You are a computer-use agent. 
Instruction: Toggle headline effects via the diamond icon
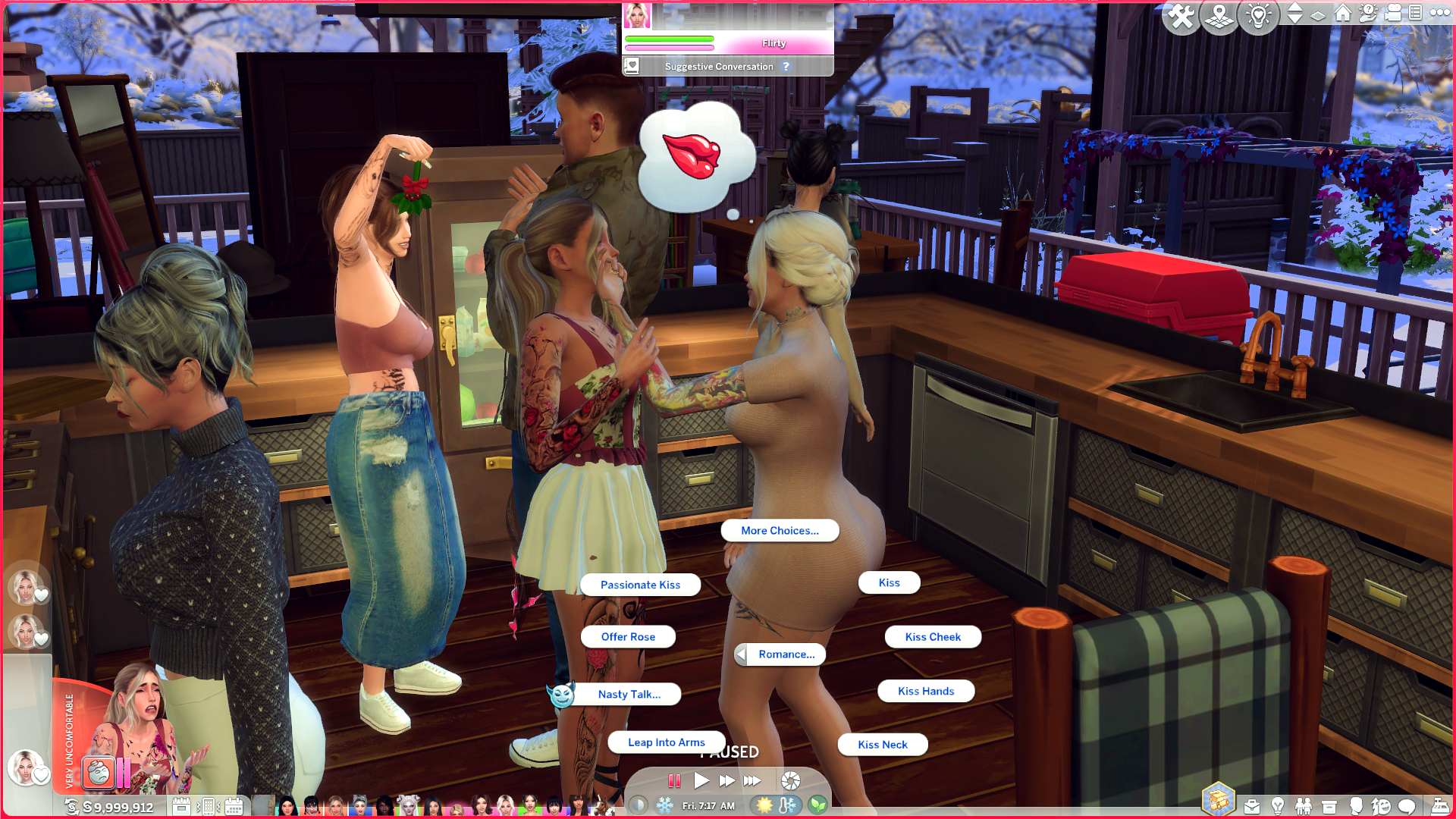(1317, 14)
